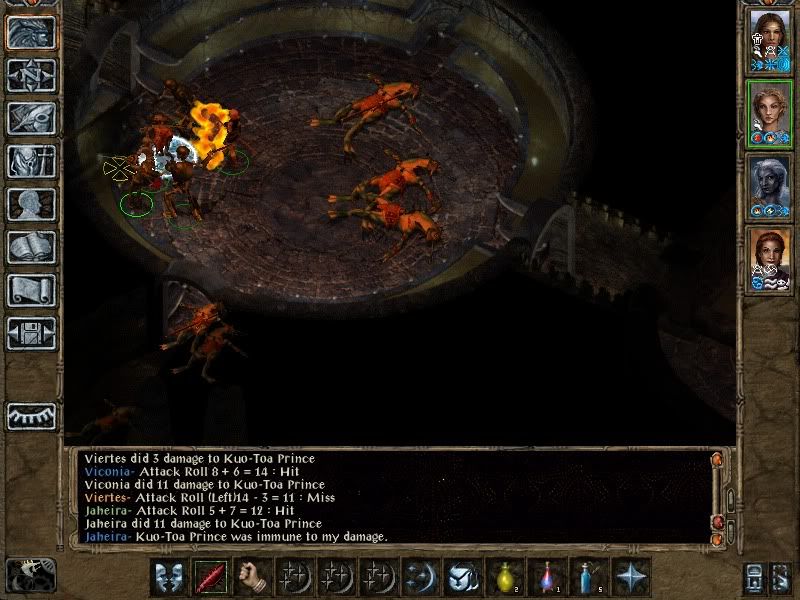Select Viconia's blue-skinned portrait
Image resolution: width=800 pixels, height=600 pixels.
[x=770, y=186]
